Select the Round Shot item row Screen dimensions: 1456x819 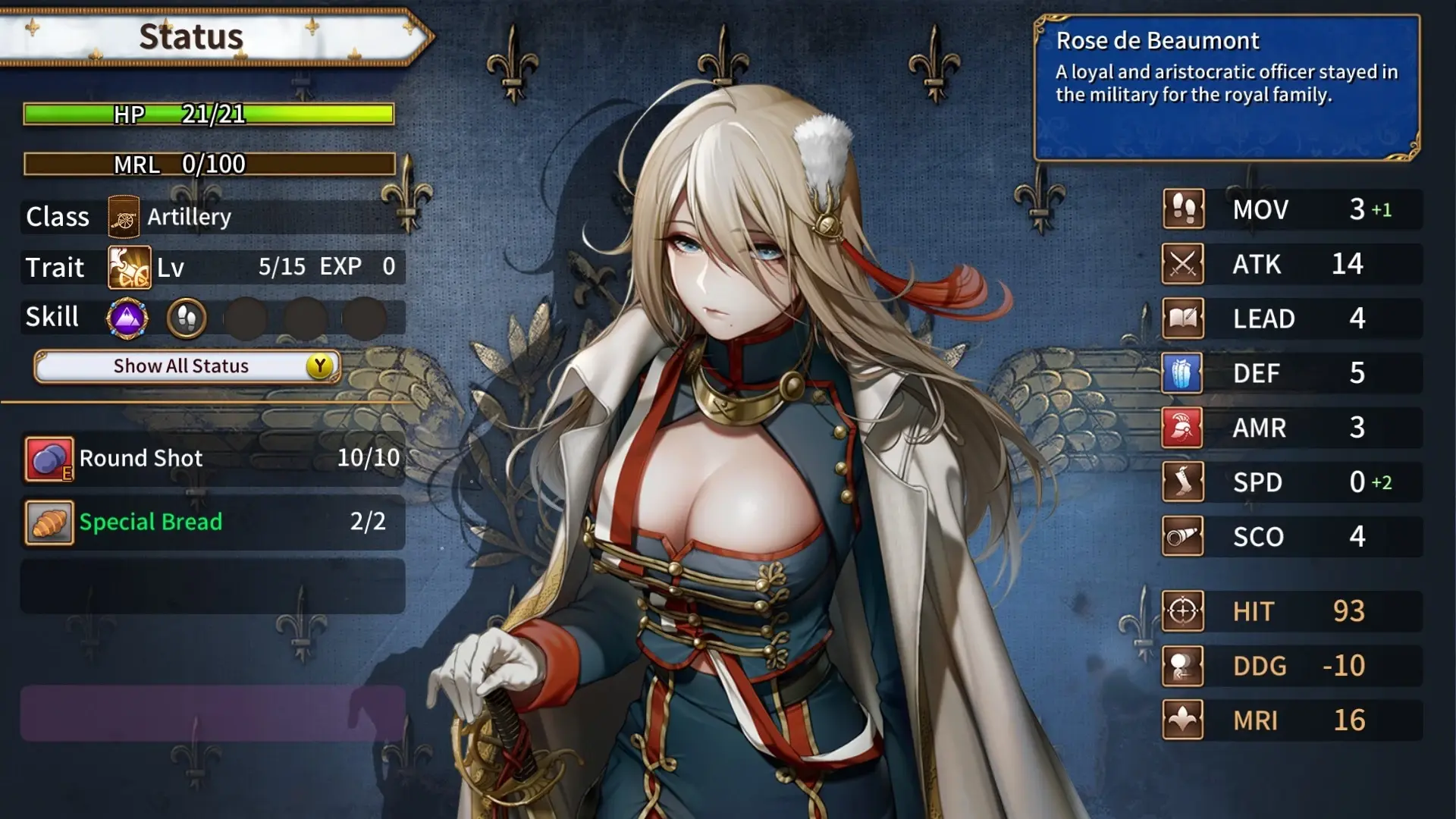click(212, 459)
